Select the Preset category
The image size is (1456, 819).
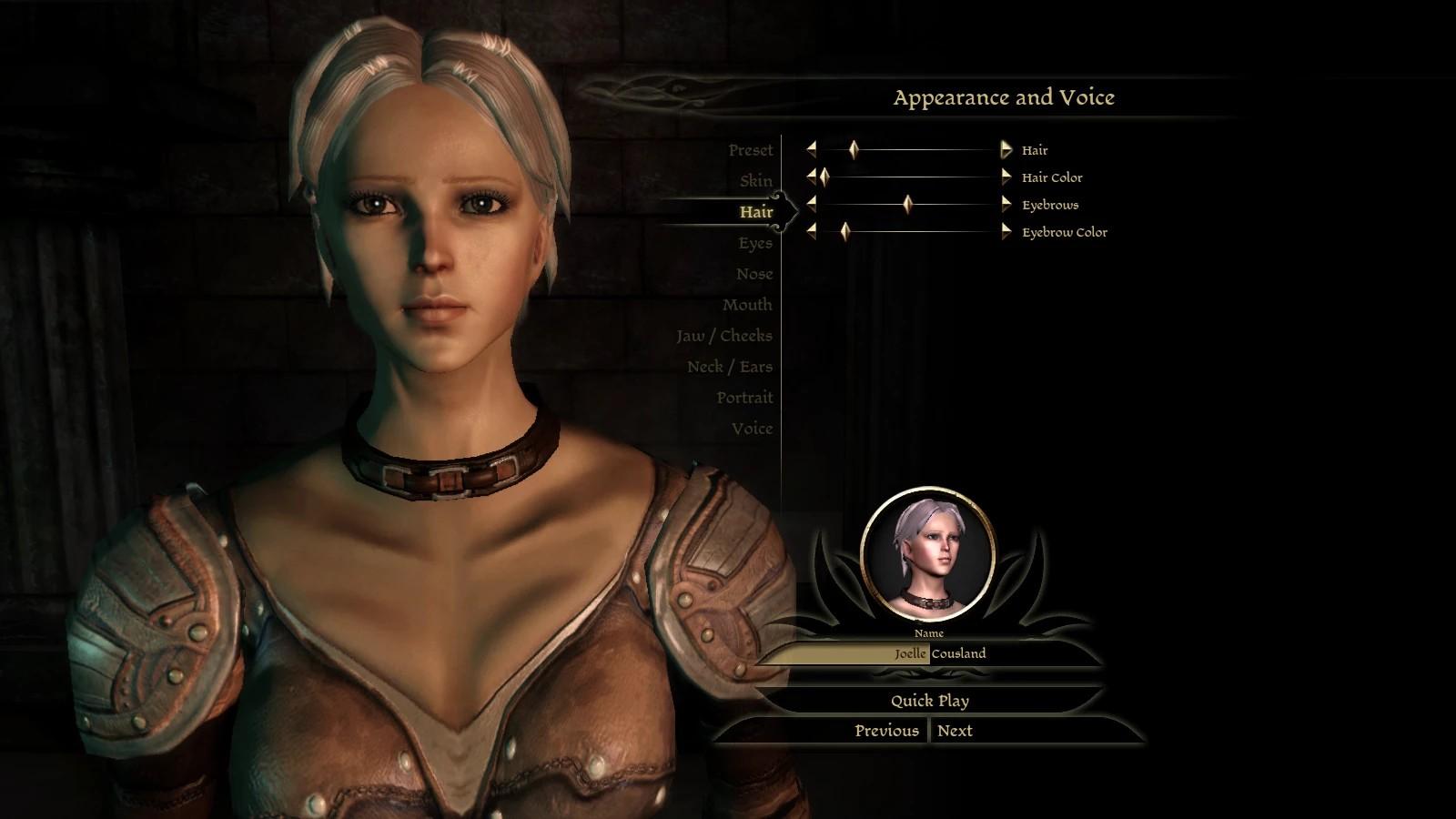pyautogui.click(x=750, y=150)
